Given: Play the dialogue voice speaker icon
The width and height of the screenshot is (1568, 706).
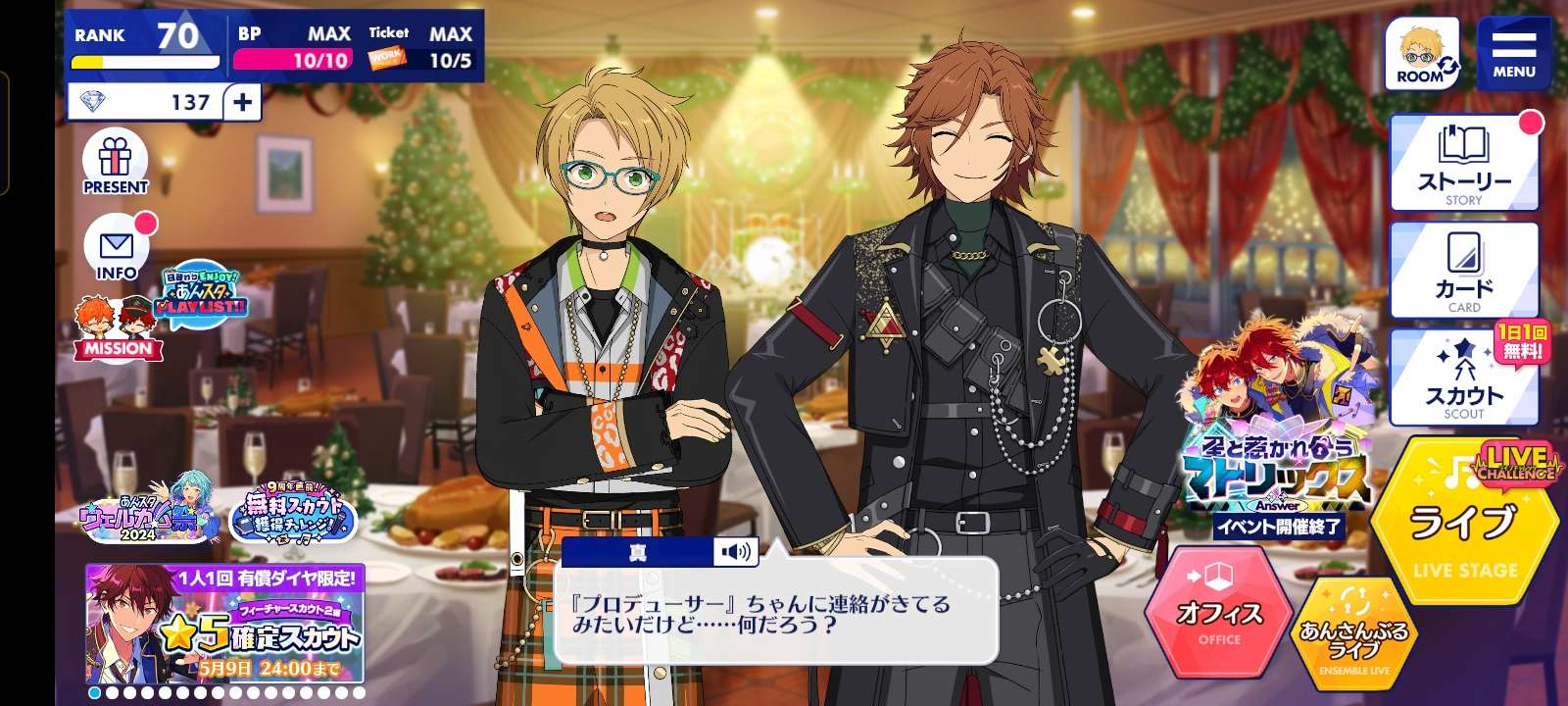Looking at the screenshot, I should (x=736, y=552).
